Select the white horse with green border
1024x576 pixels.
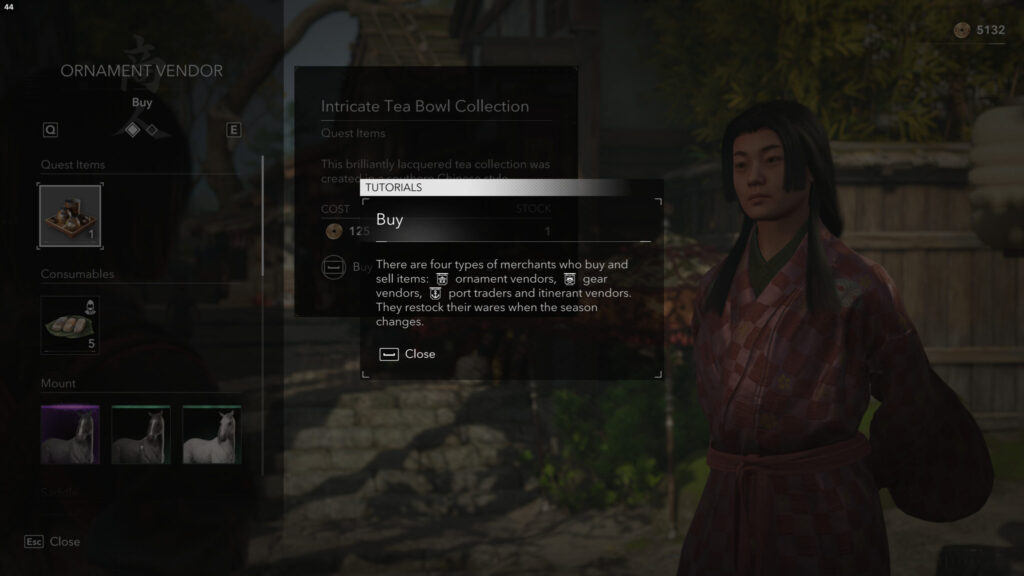point(212,435)
